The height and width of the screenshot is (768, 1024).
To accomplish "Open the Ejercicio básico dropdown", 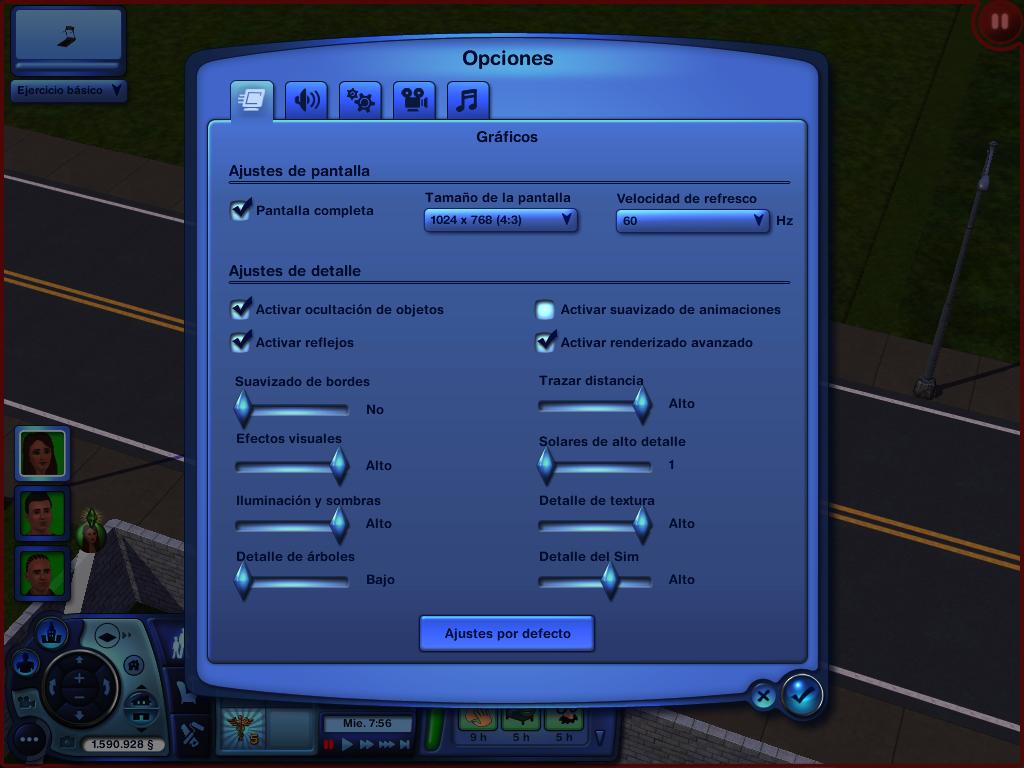I will [68, 90].
